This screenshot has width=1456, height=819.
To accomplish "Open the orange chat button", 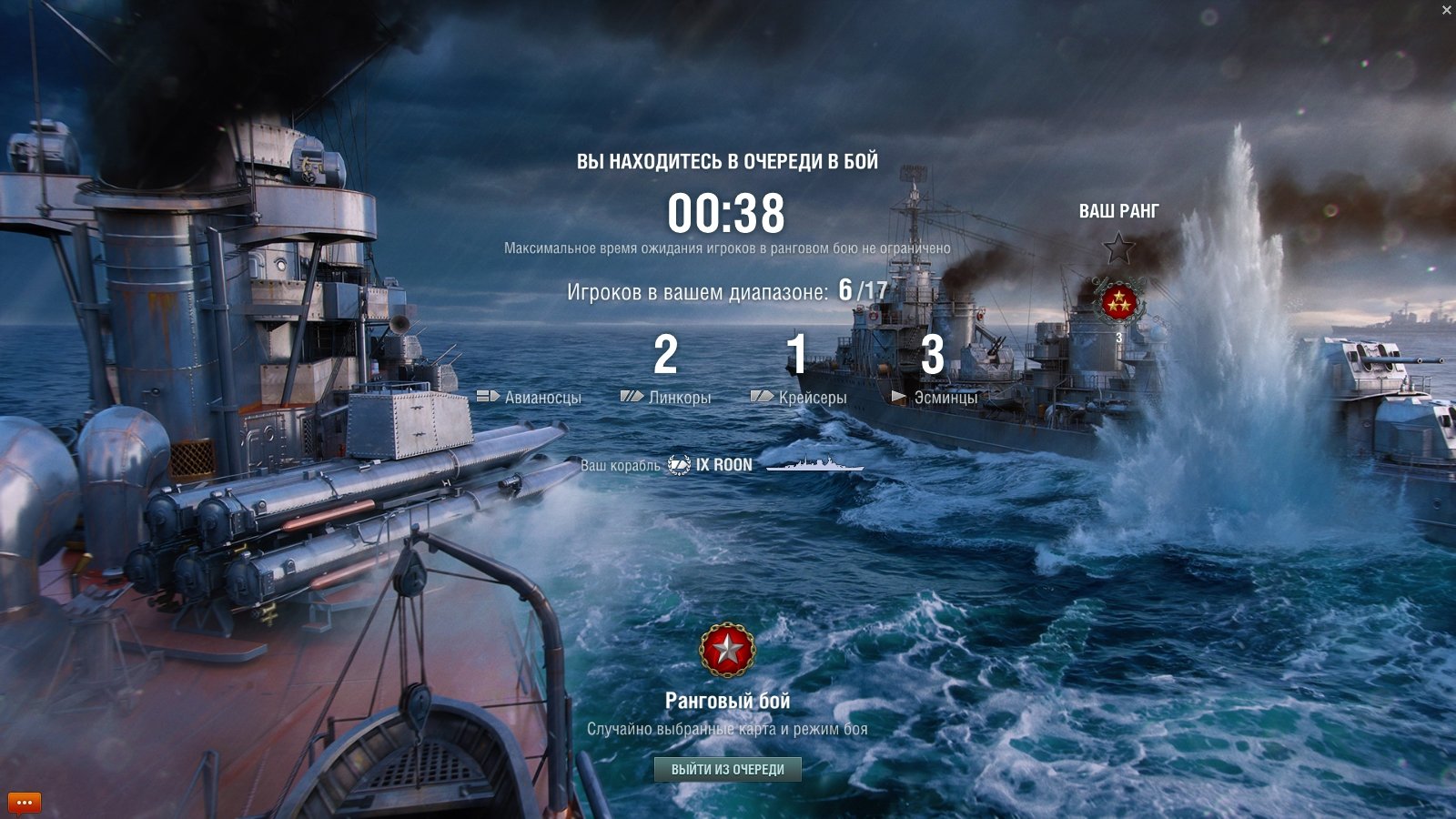I will 25,803.
